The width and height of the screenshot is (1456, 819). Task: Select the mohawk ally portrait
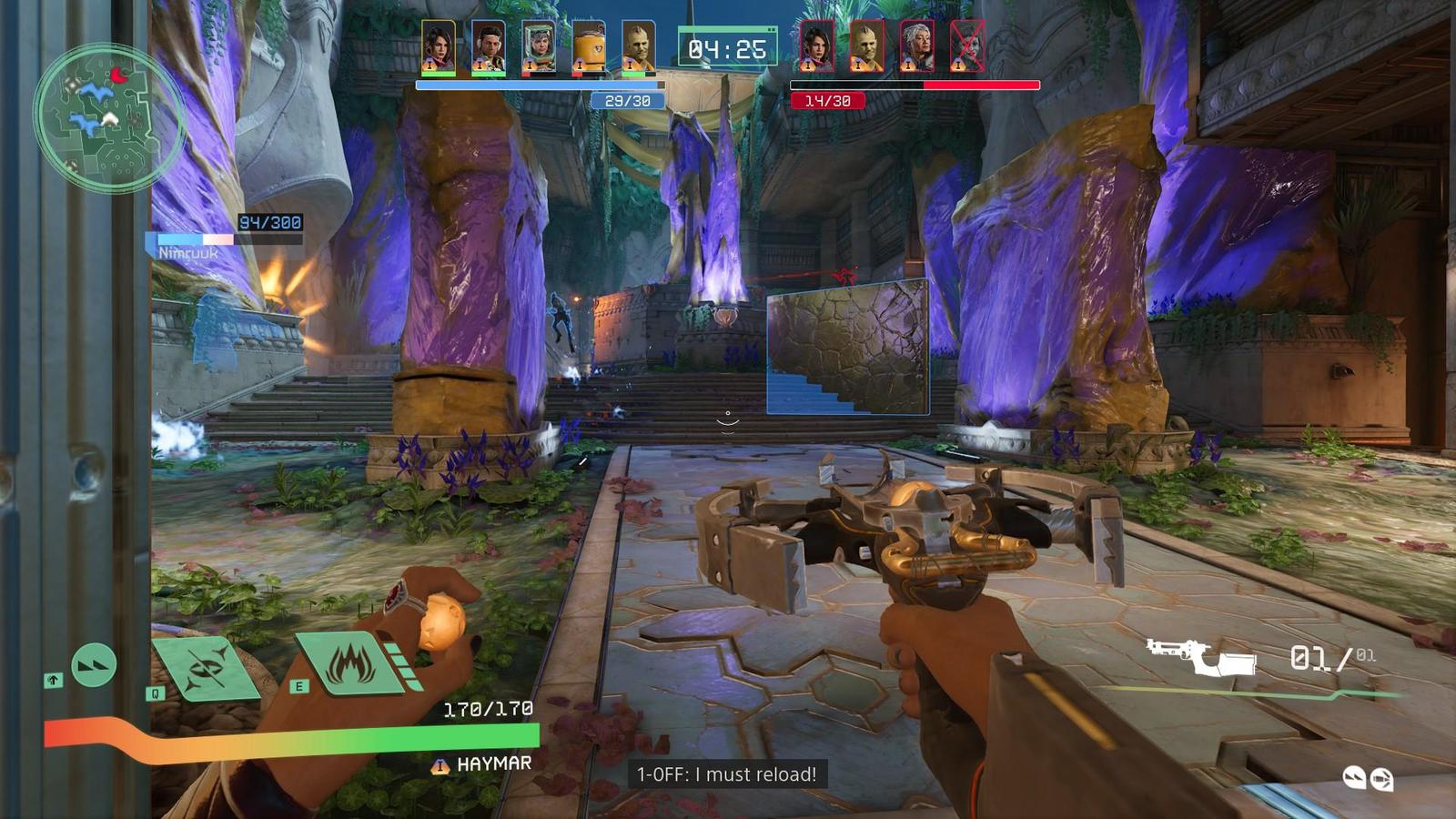[638, 47]
